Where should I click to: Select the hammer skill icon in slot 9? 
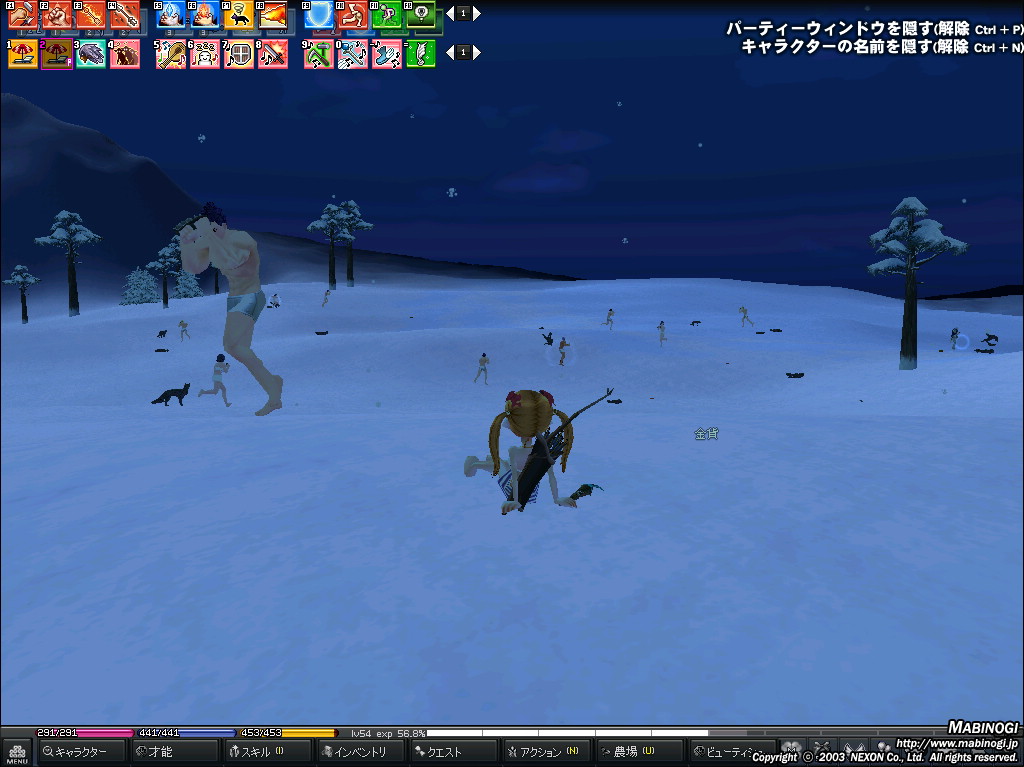point(319,54)
